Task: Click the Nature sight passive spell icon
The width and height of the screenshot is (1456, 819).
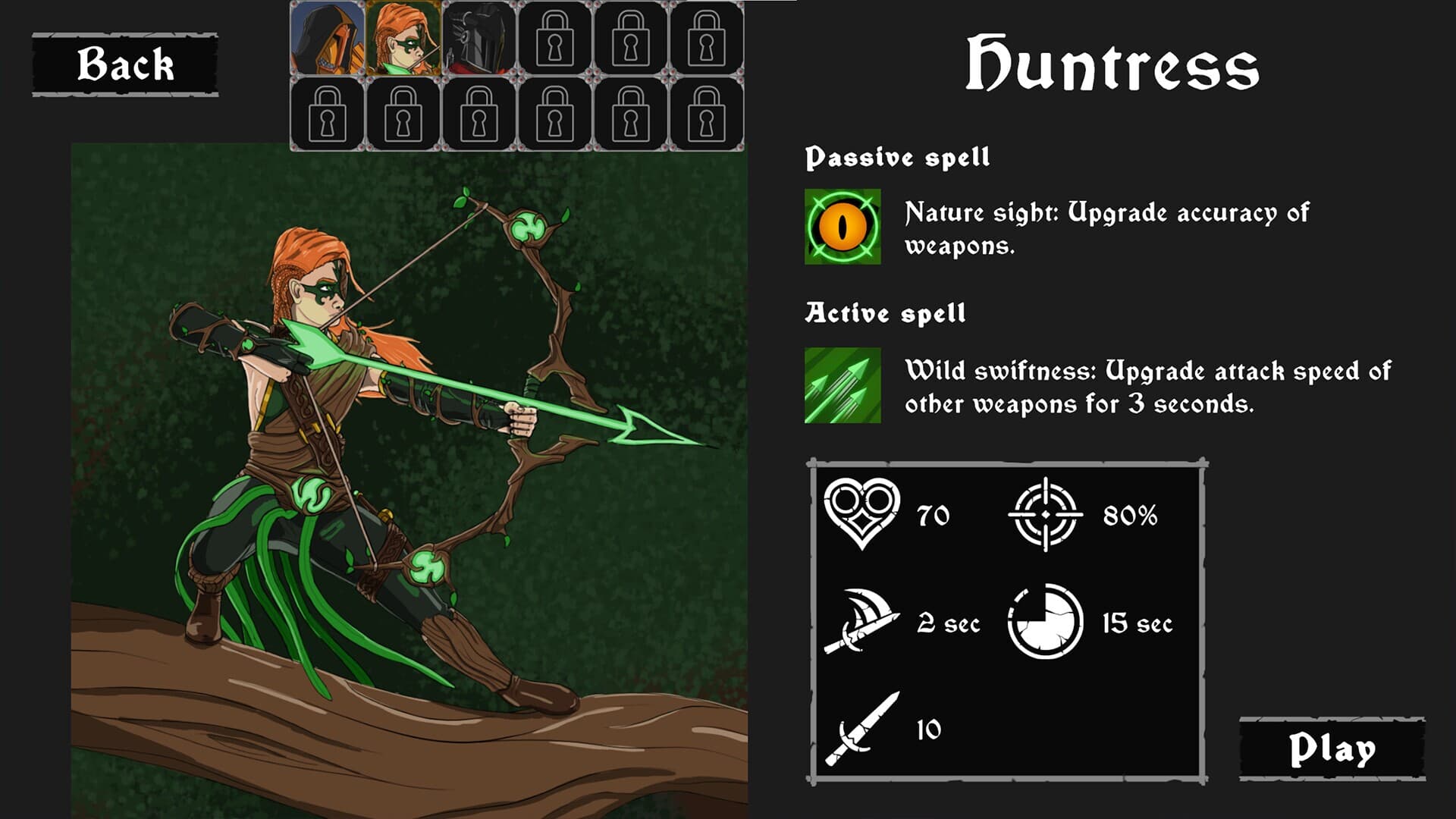Action: [x=843, y=227]
